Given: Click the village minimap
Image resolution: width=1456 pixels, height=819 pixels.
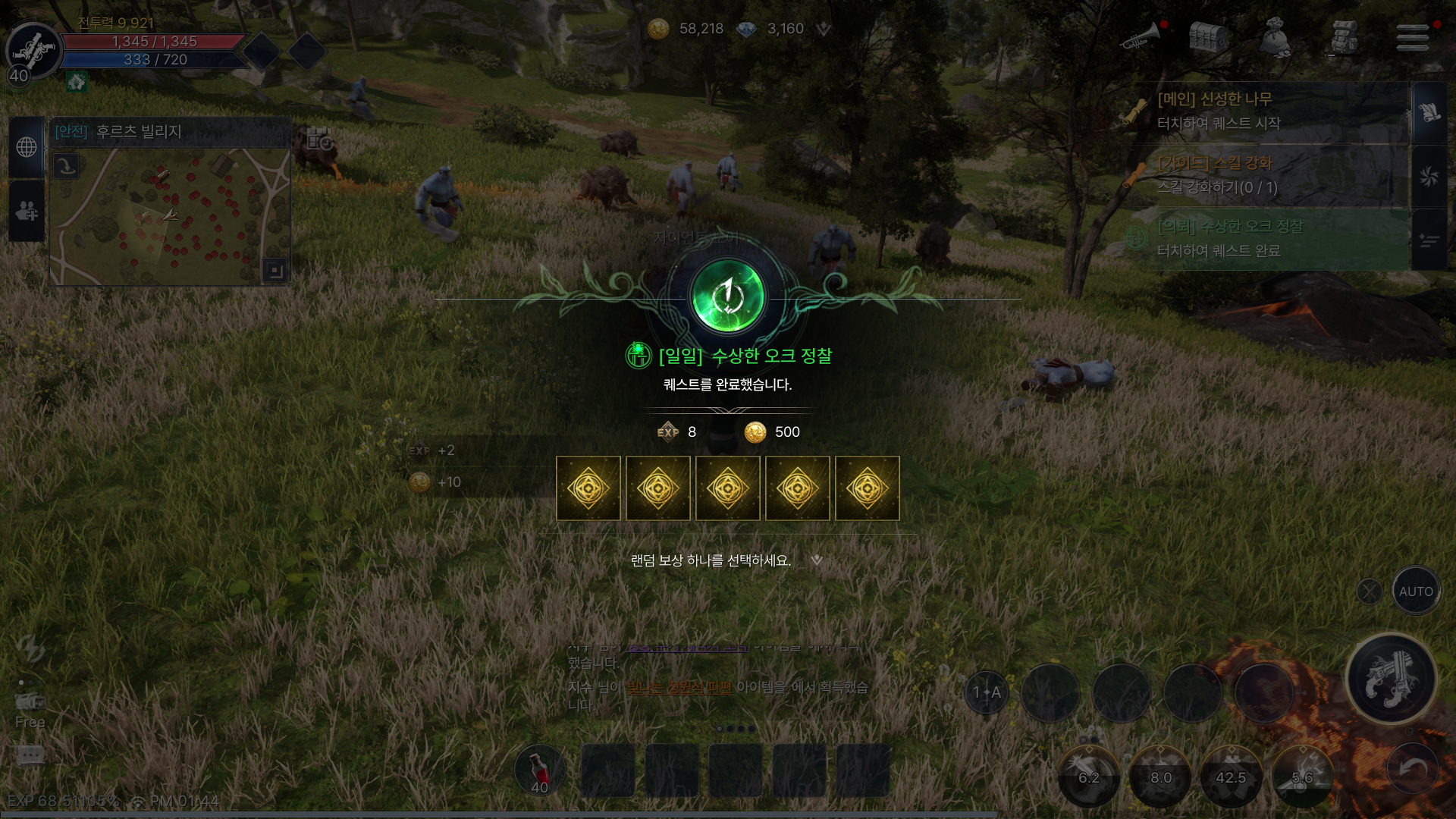Looking at the screenshot, I should click(x=168, y=216).
